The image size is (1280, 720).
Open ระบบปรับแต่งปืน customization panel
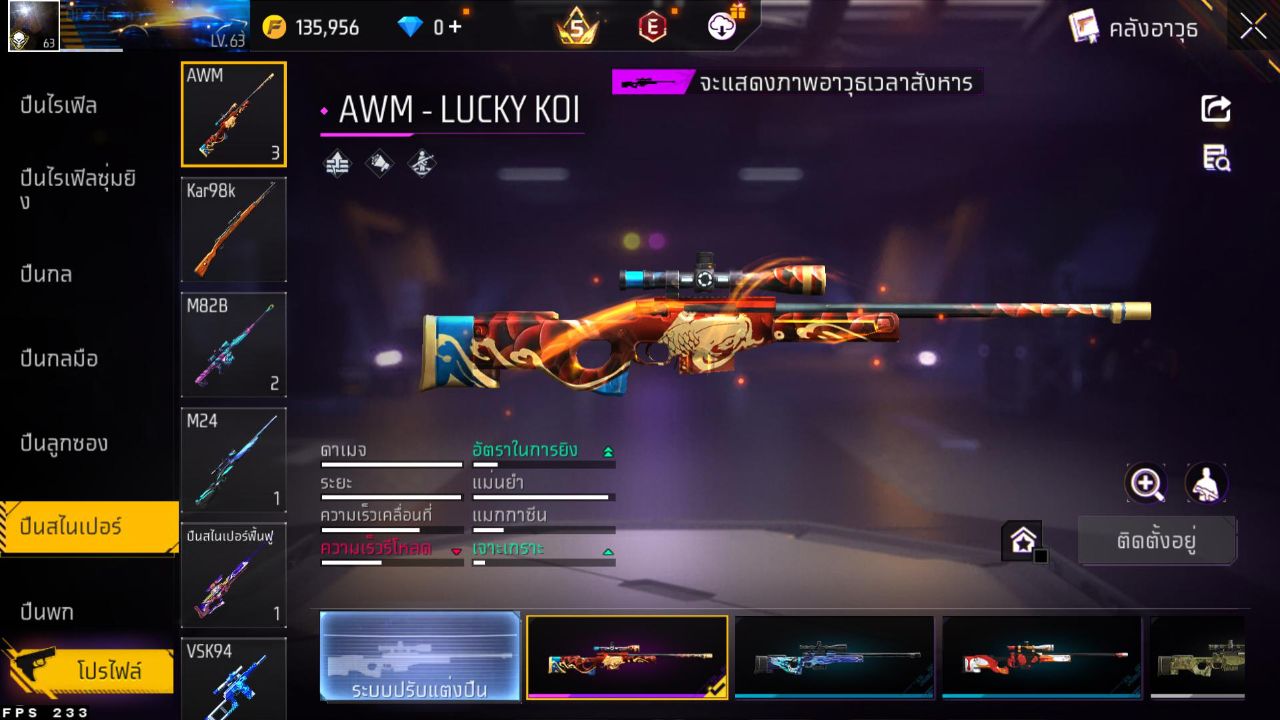click(x=420, y=657)
